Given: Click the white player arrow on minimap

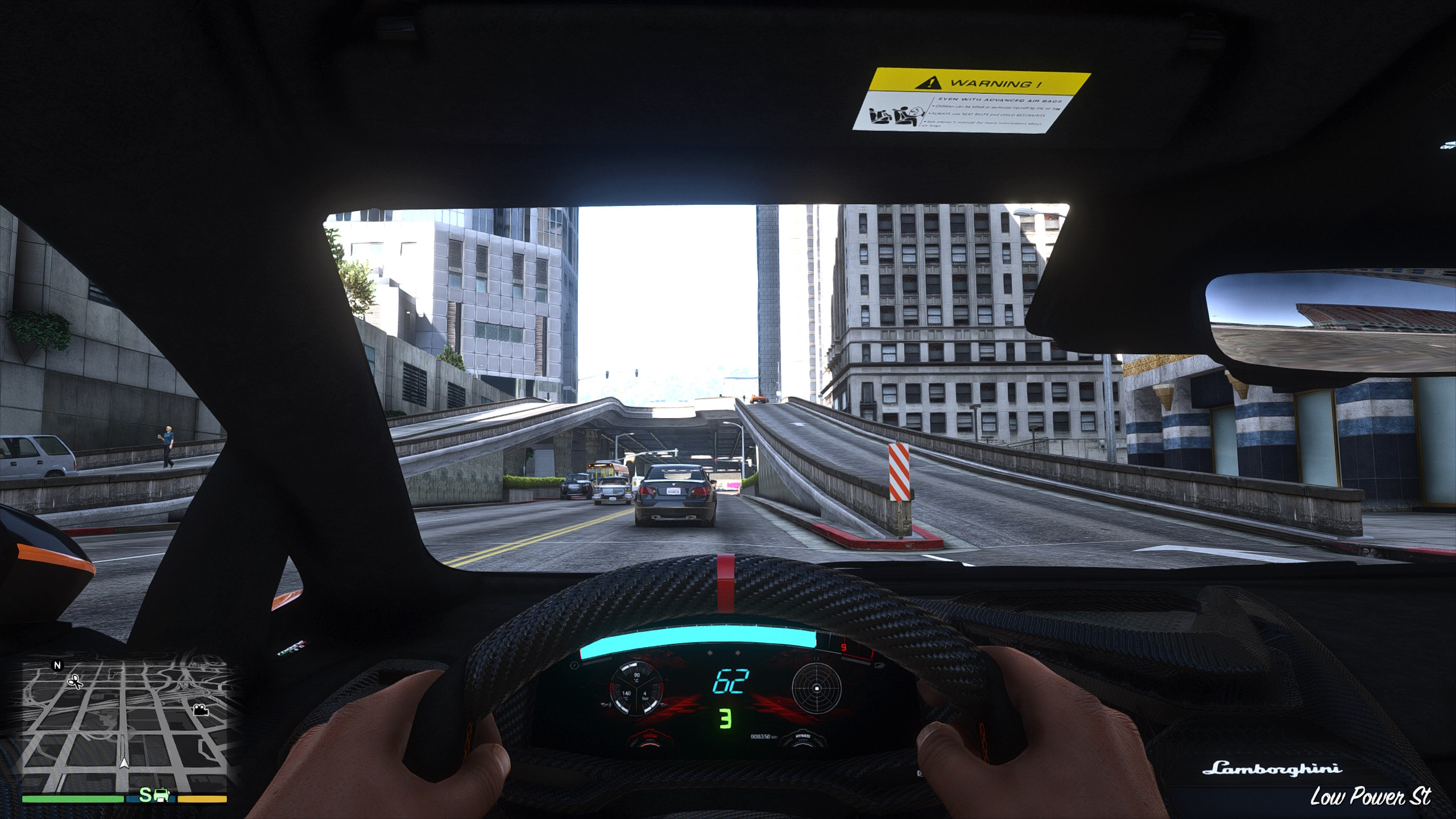Looking at the screenshot, I should tap(124, 764).
